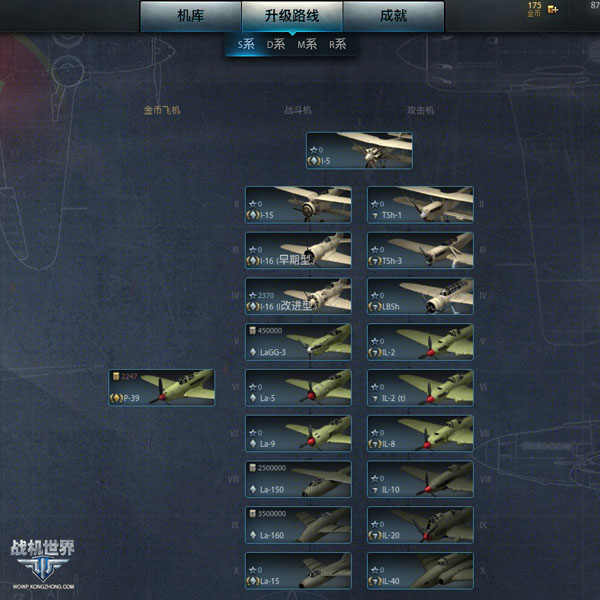Switch to the 成就 achievements tab
600x600 pixels.
393,16
